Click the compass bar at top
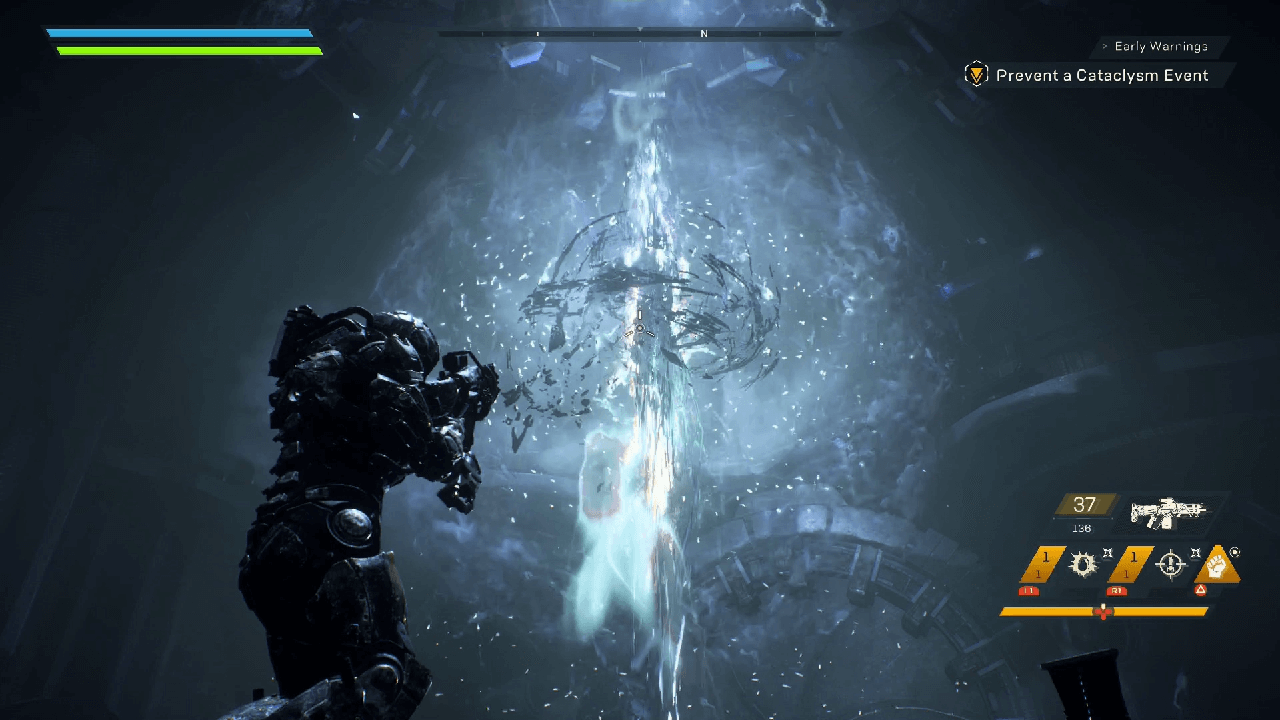 coord(640,34)
